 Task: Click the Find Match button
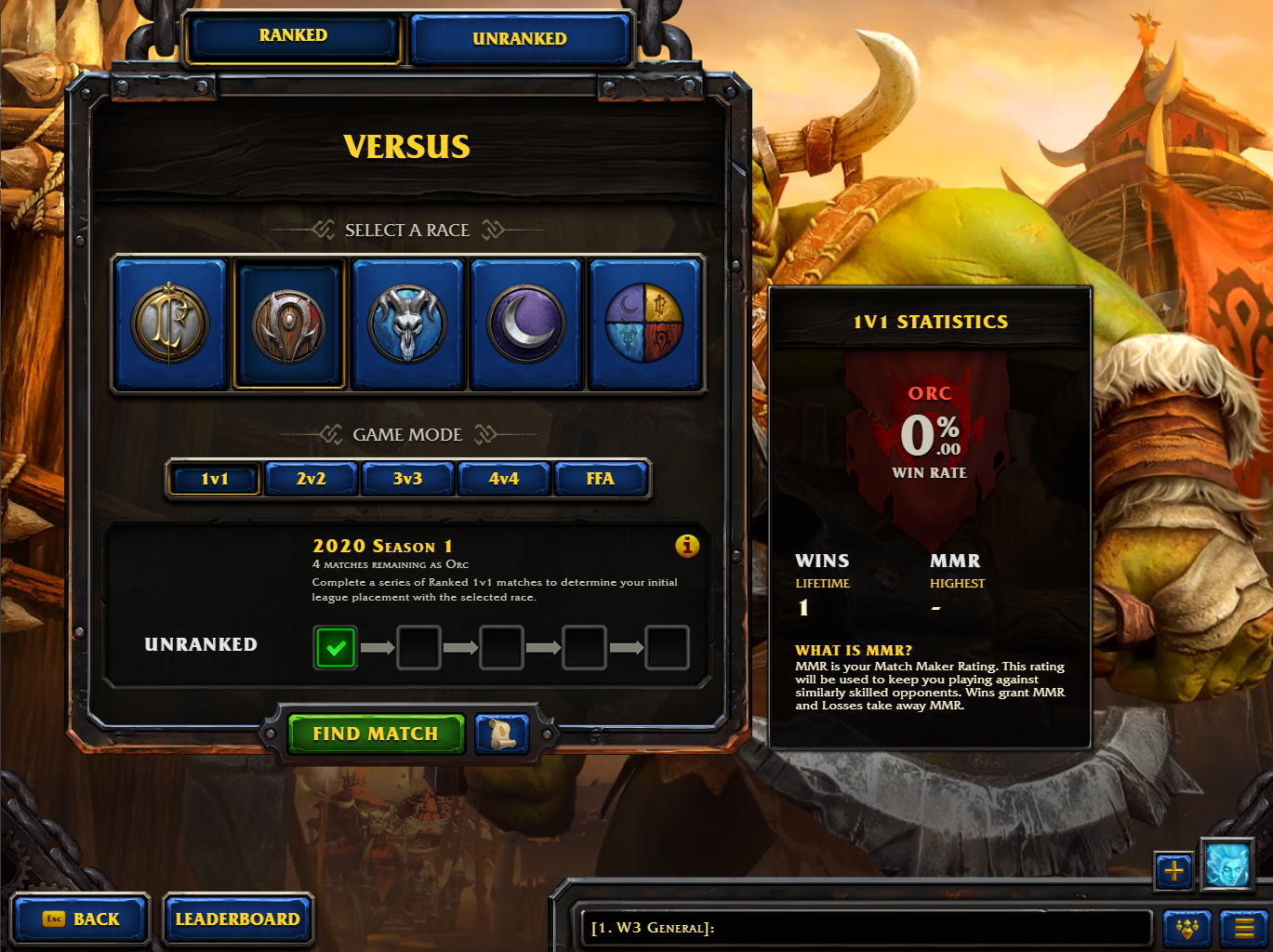coord(376,734)
